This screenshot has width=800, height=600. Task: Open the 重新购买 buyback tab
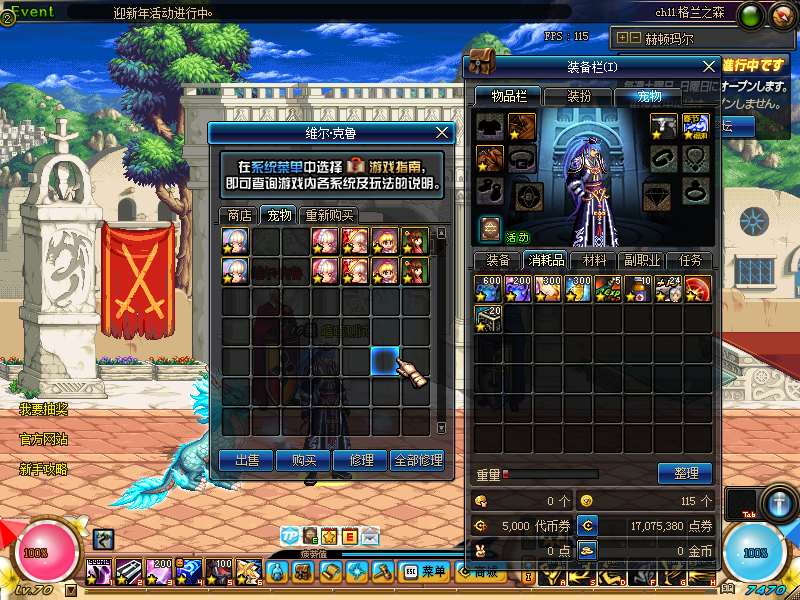tap(329, 215)
